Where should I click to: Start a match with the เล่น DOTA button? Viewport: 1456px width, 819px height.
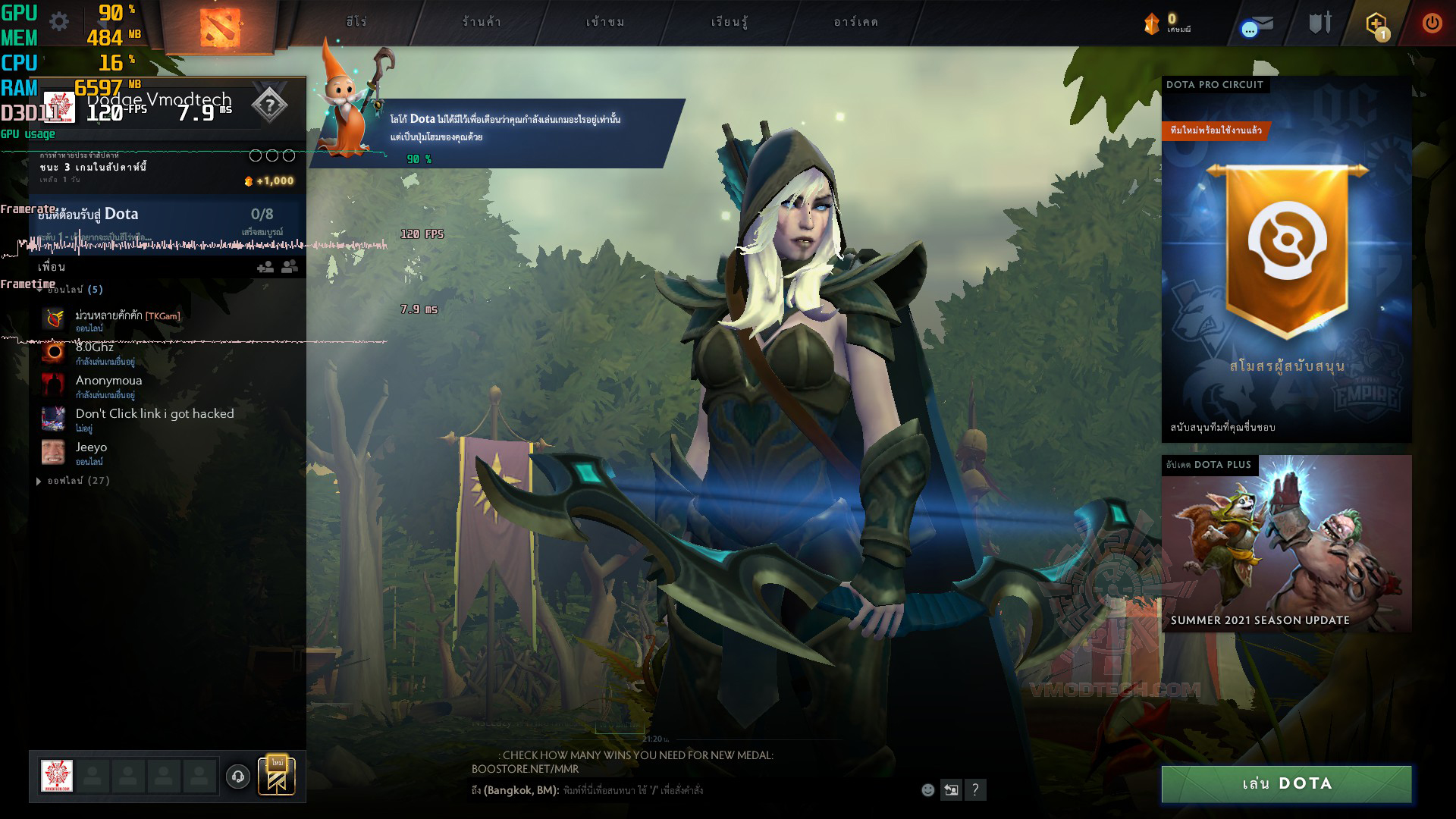point(1286,784)
